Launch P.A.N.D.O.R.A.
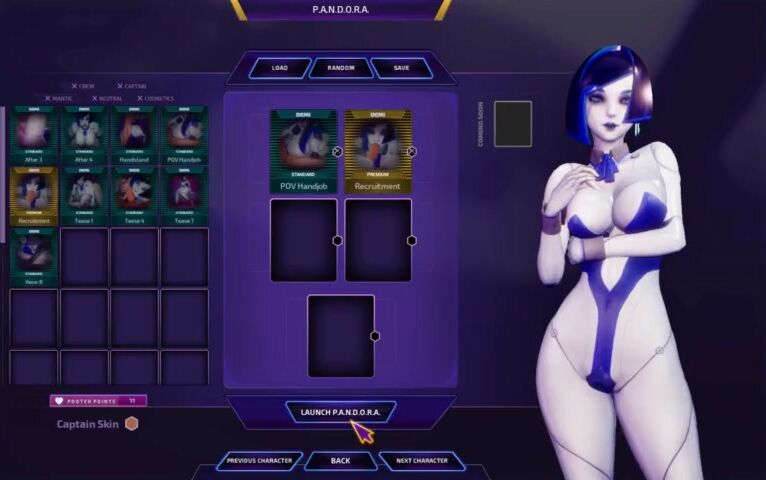This screenshot has width=766, height=480. click(x=340, y=412)
